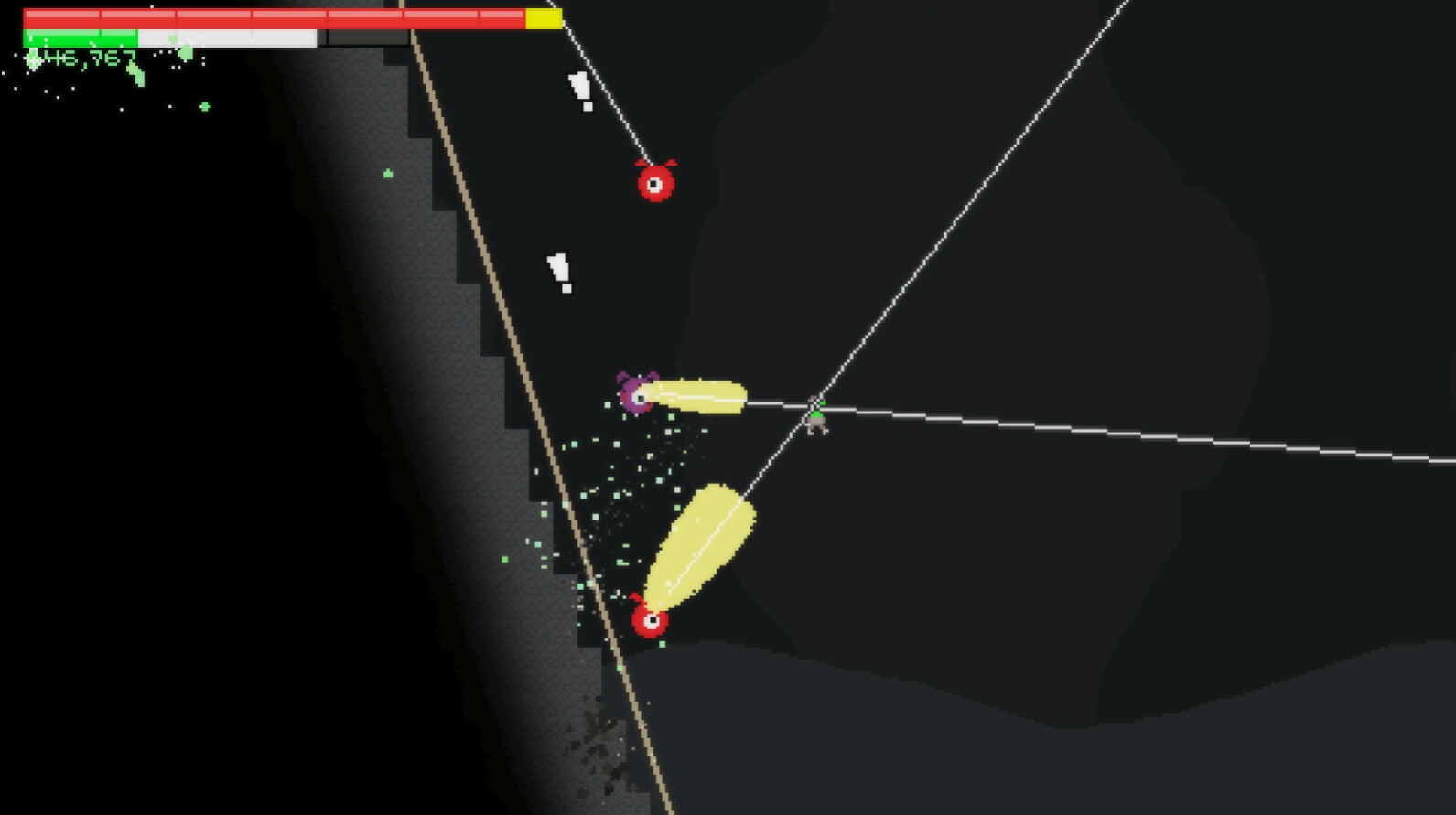Viewport: 1456px width, 815px height.
Task: Click the white portion of the progress bar
Action: coord(229,38)
